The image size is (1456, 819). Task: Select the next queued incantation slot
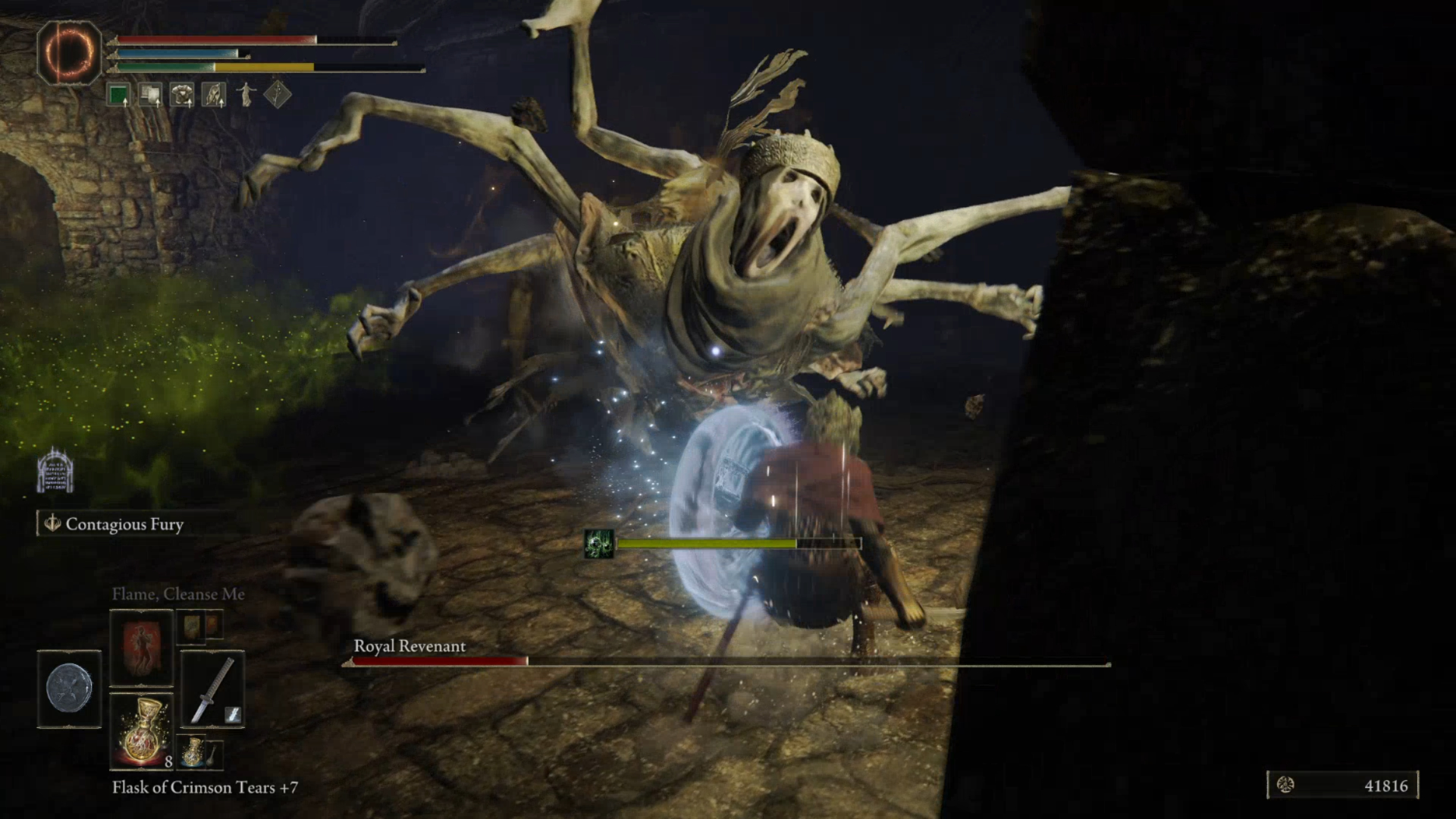coord(191,626)
